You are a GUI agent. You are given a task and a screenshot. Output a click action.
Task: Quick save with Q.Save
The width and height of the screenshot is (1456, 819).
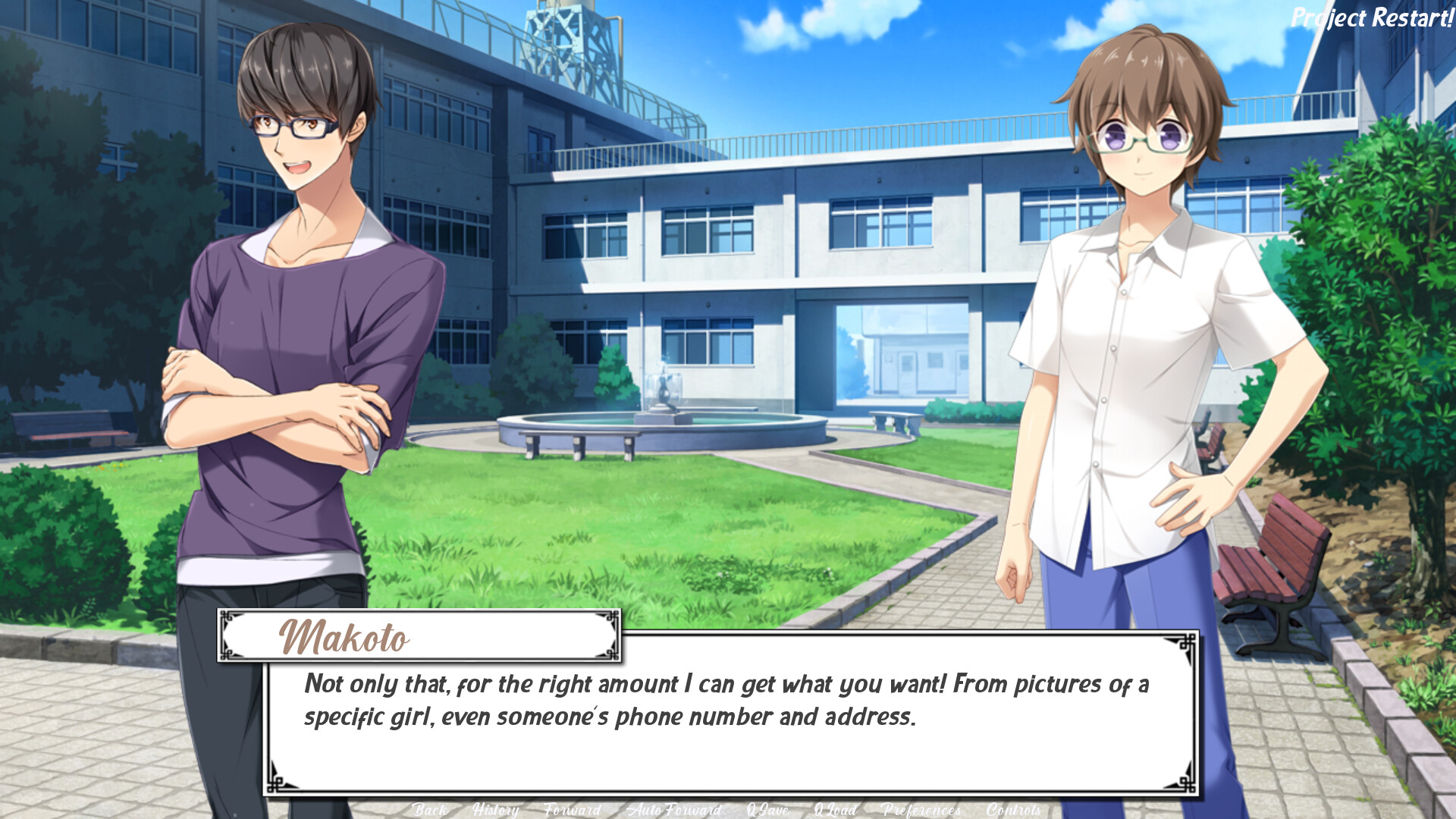point(768,810)
